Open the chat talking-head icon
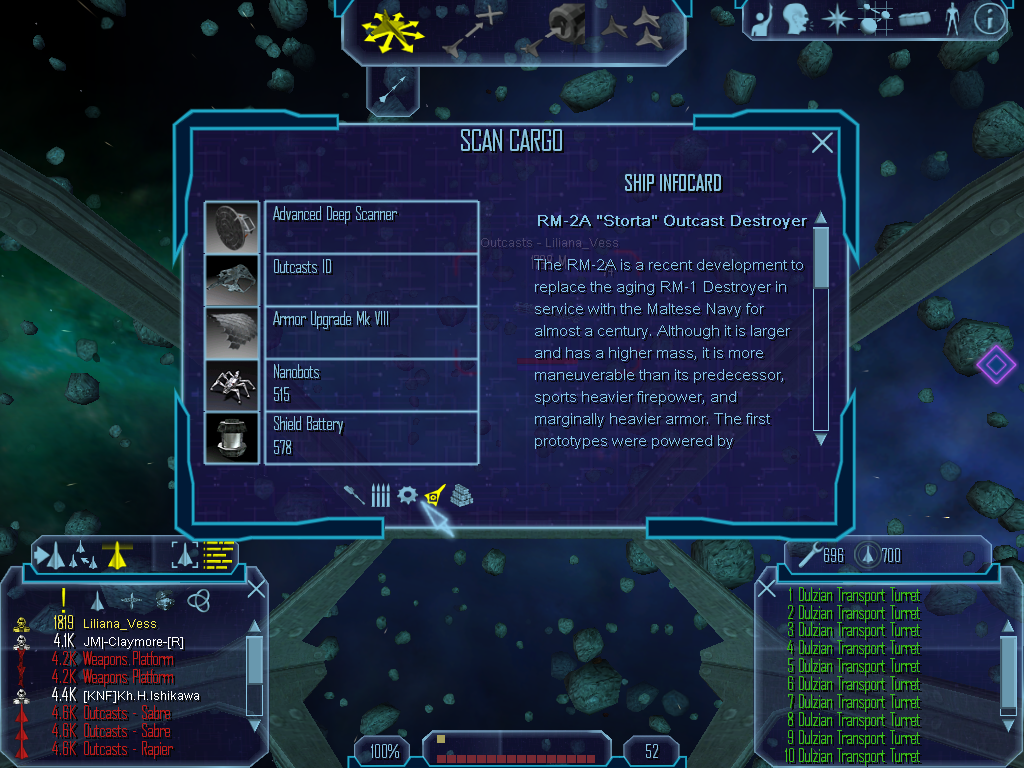Screen dimensions: 1024x768 coord(796,19)
